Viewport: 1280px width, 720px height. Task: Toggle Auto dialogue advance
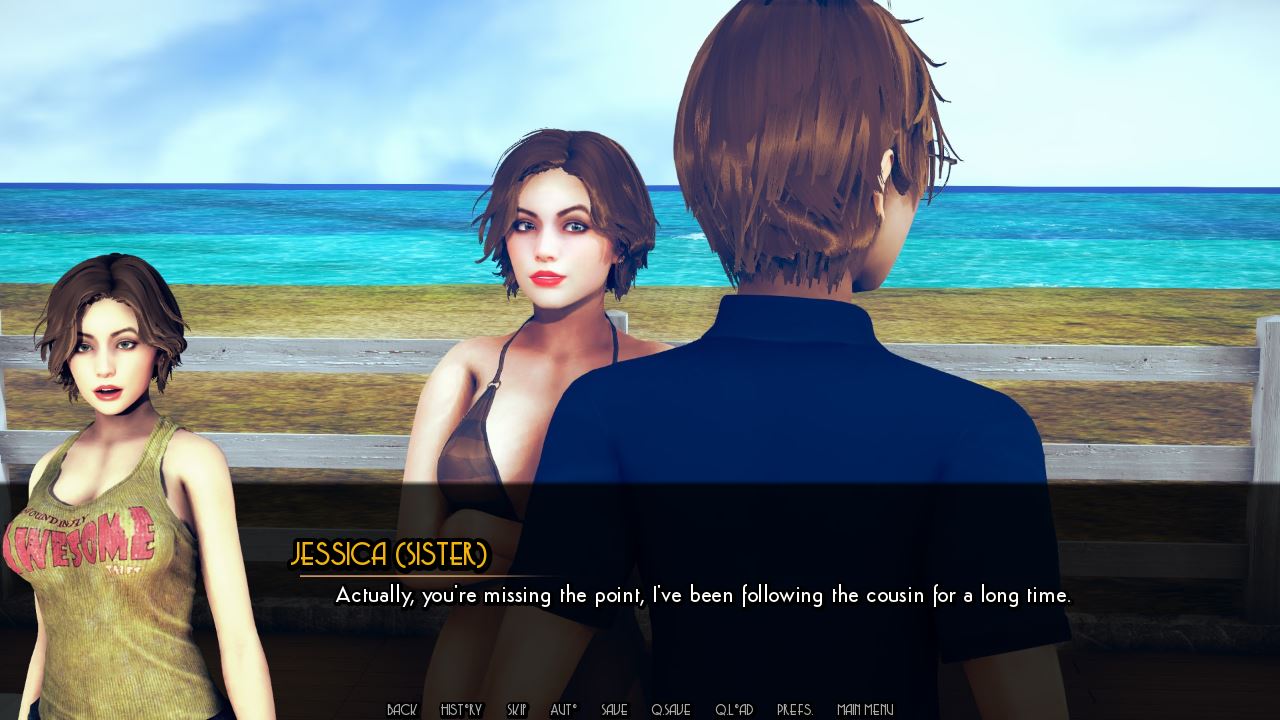click(x=564, y=710)
